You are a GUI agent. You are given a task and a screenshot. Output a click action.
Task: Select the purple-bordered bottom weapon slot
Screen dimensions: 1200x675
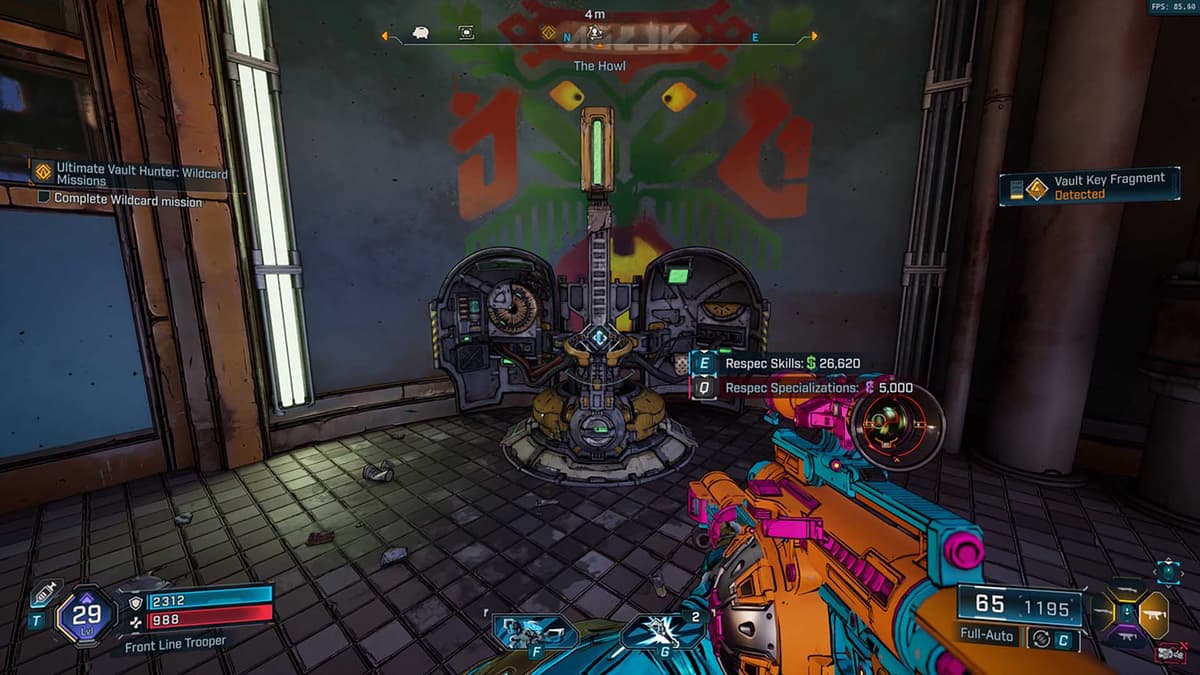1127,633
